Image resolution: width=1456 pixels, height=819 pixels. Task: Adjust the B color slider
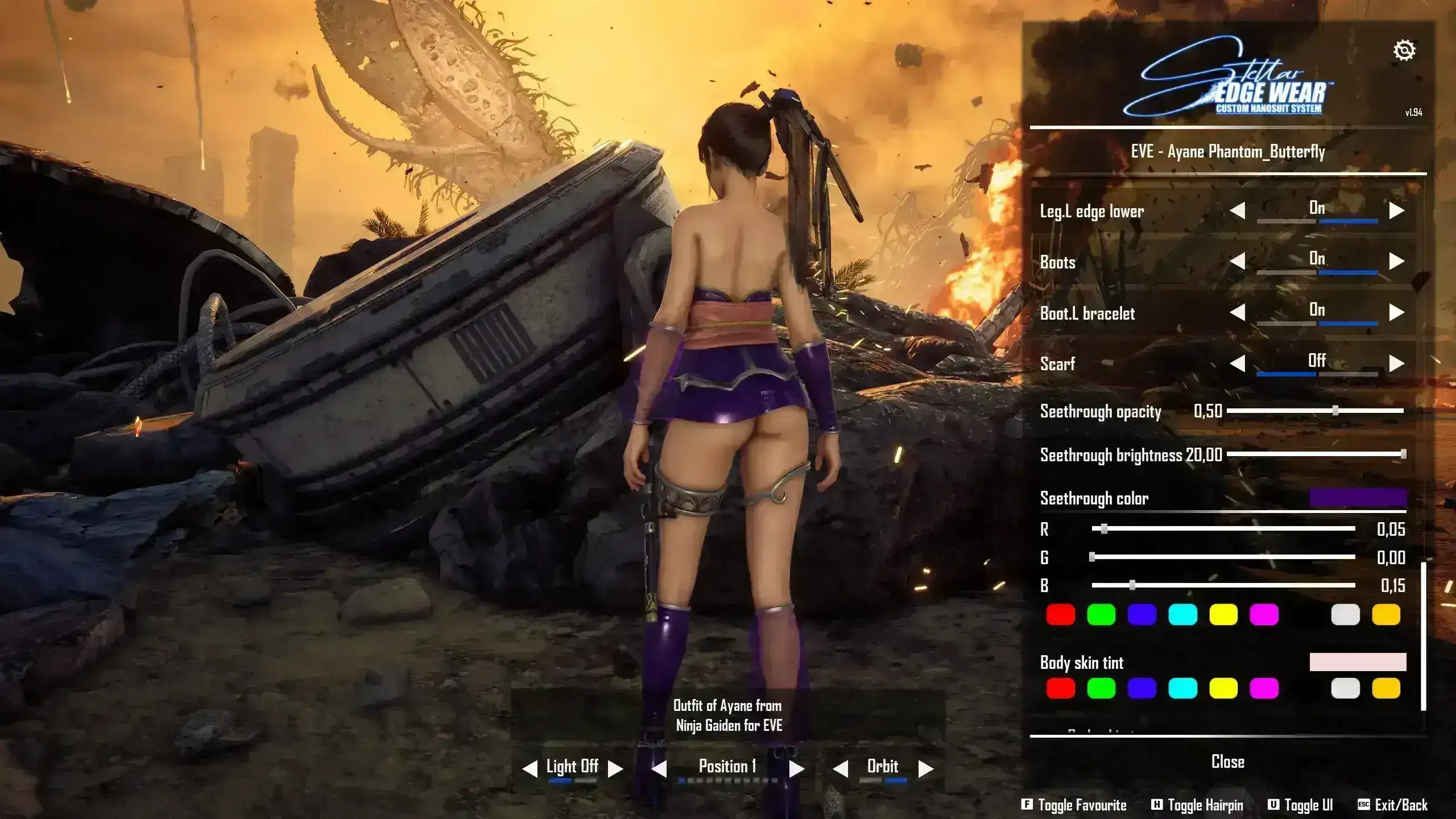[1132, 585]
